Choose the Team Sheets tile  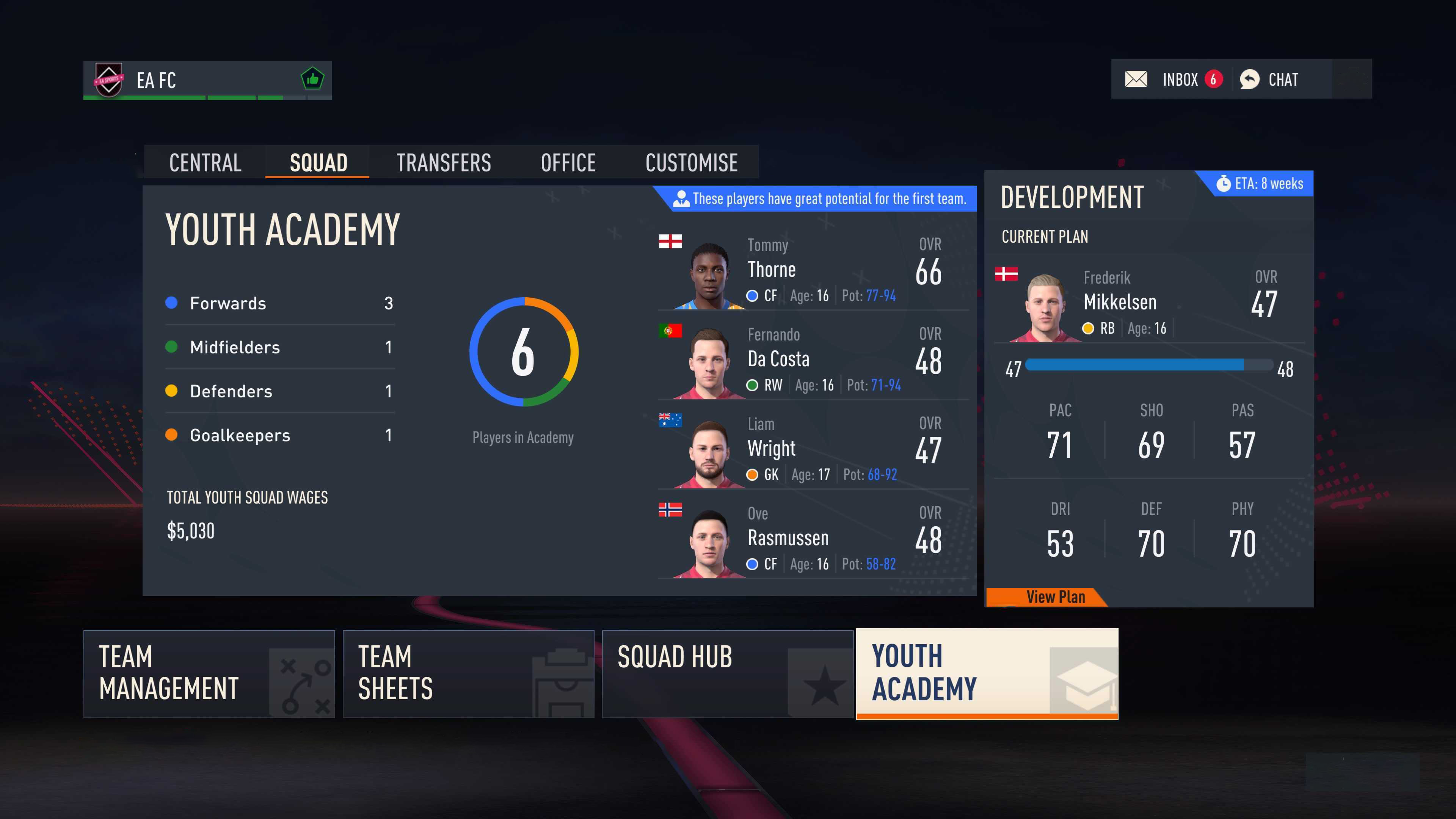(x=468, y=674)
